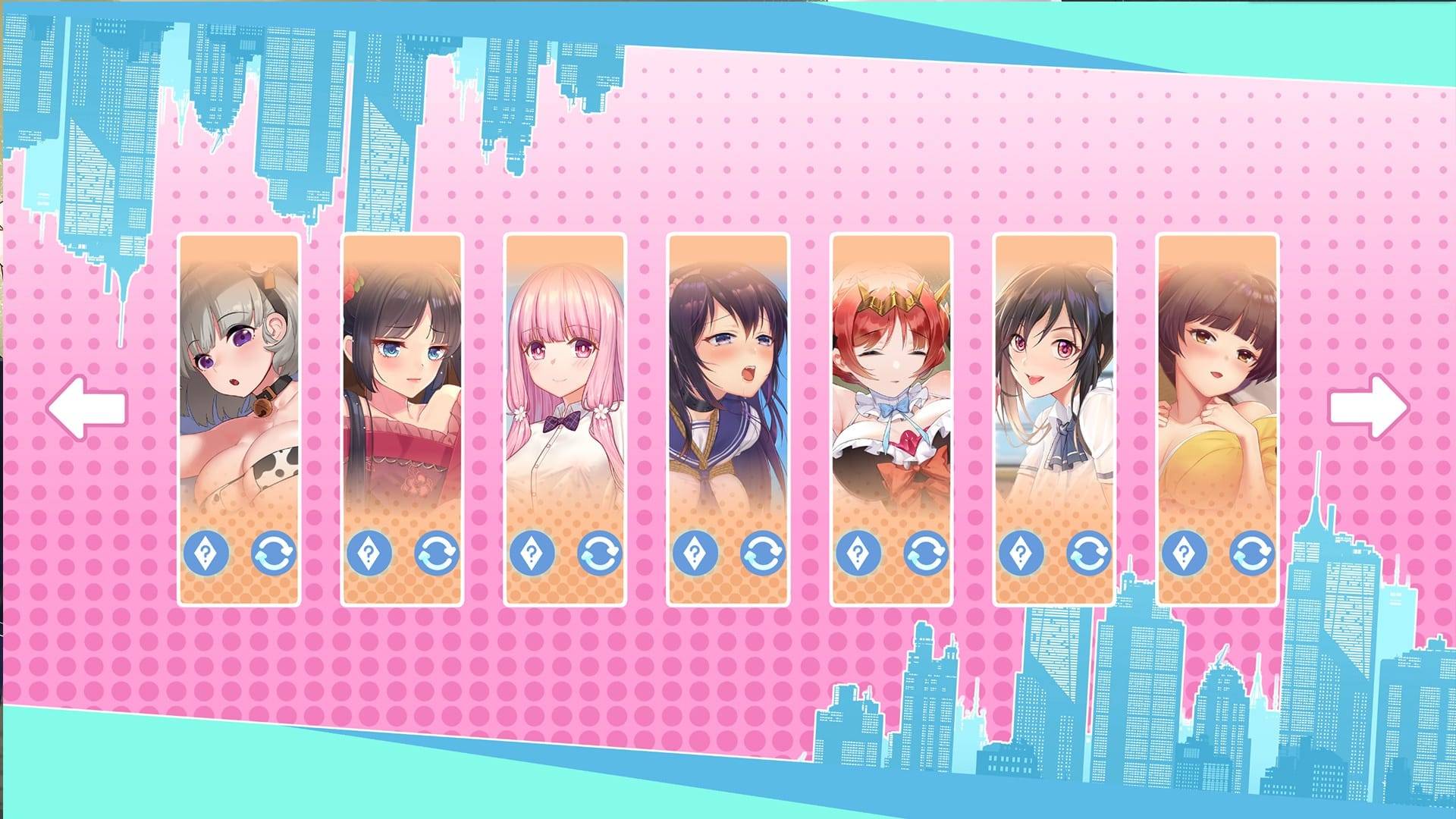Image resolution: width=1456 pixels, height=819 pixels.
Task: Click refresh icon under girl in yellow
Action: click(x=1252, y=553)
